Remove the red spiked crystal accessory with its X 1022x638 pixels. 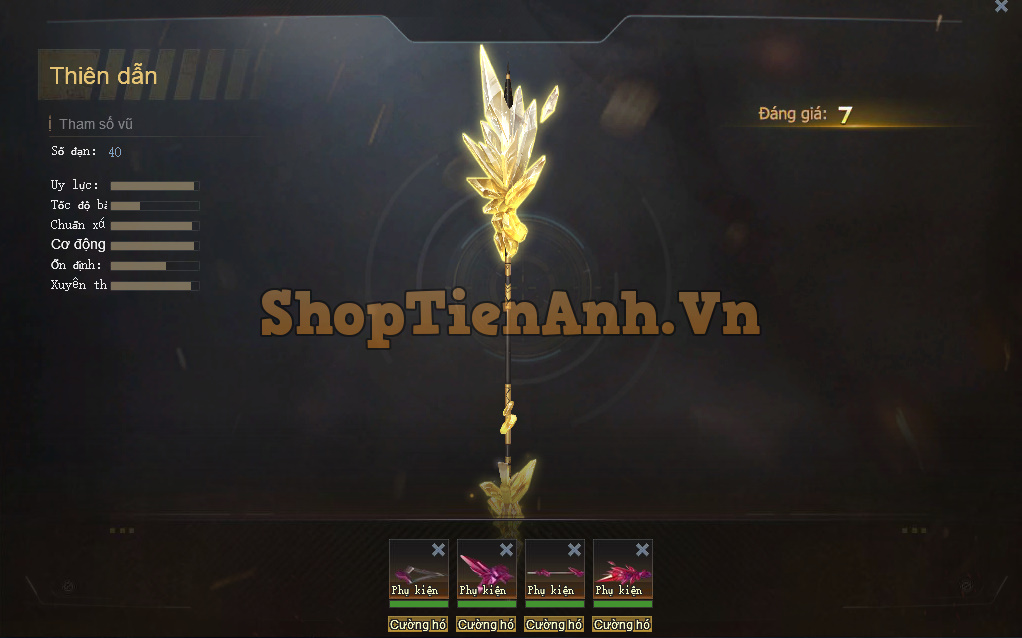pos(642,550)
